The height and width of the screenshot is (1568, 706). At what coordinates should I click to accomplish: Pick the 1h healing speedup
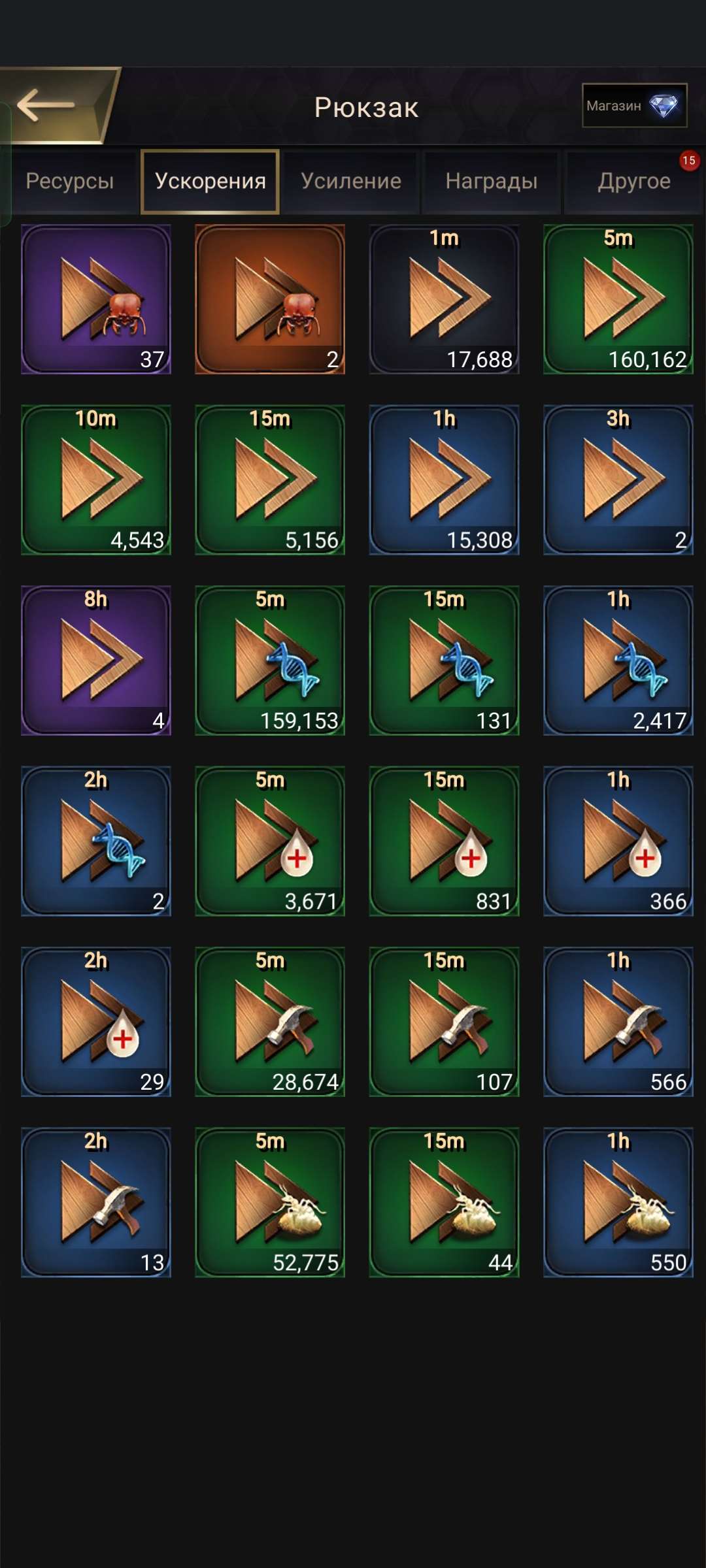(x=618, y=841)
